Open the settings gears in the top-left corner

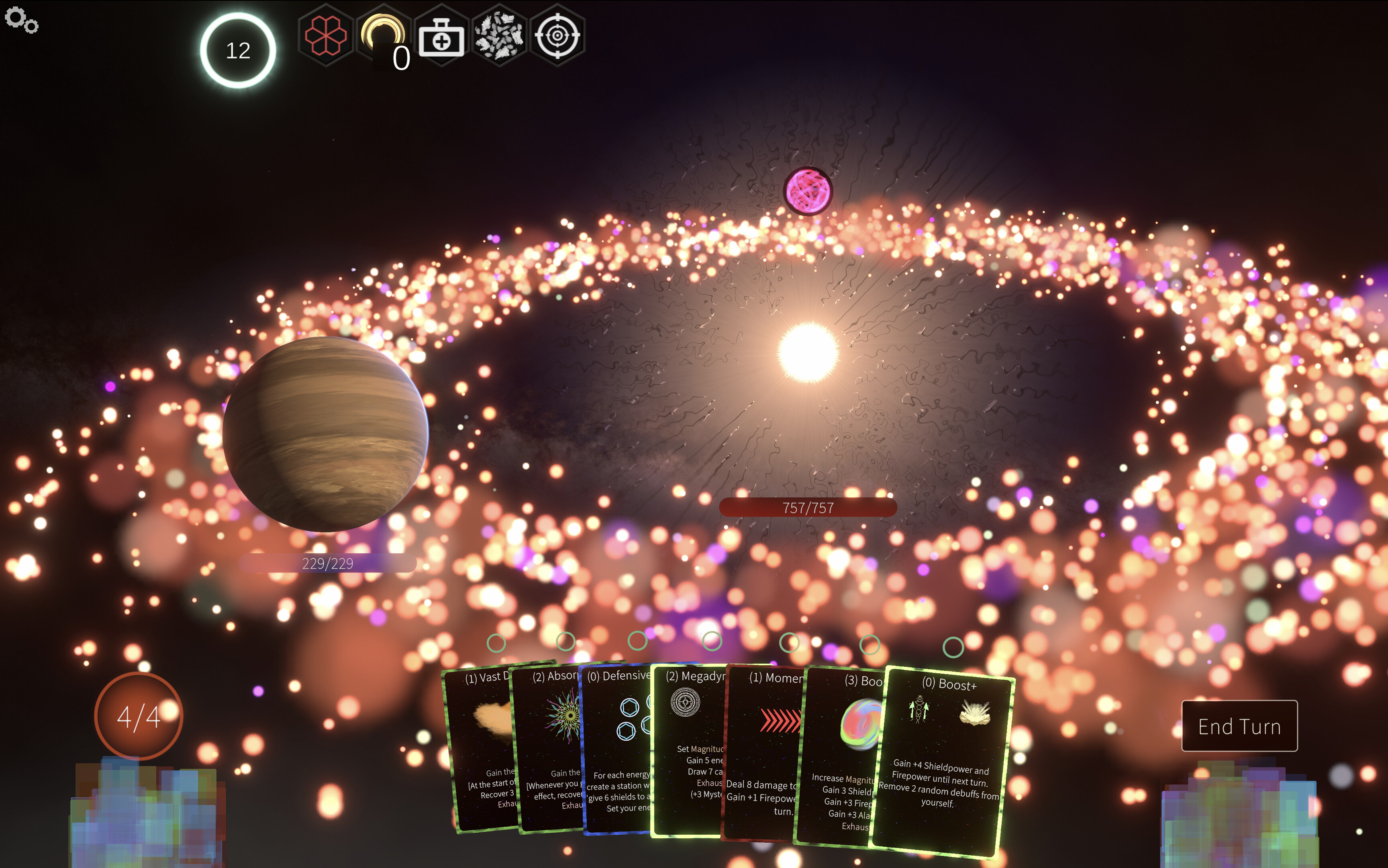(x=22, y=20)
